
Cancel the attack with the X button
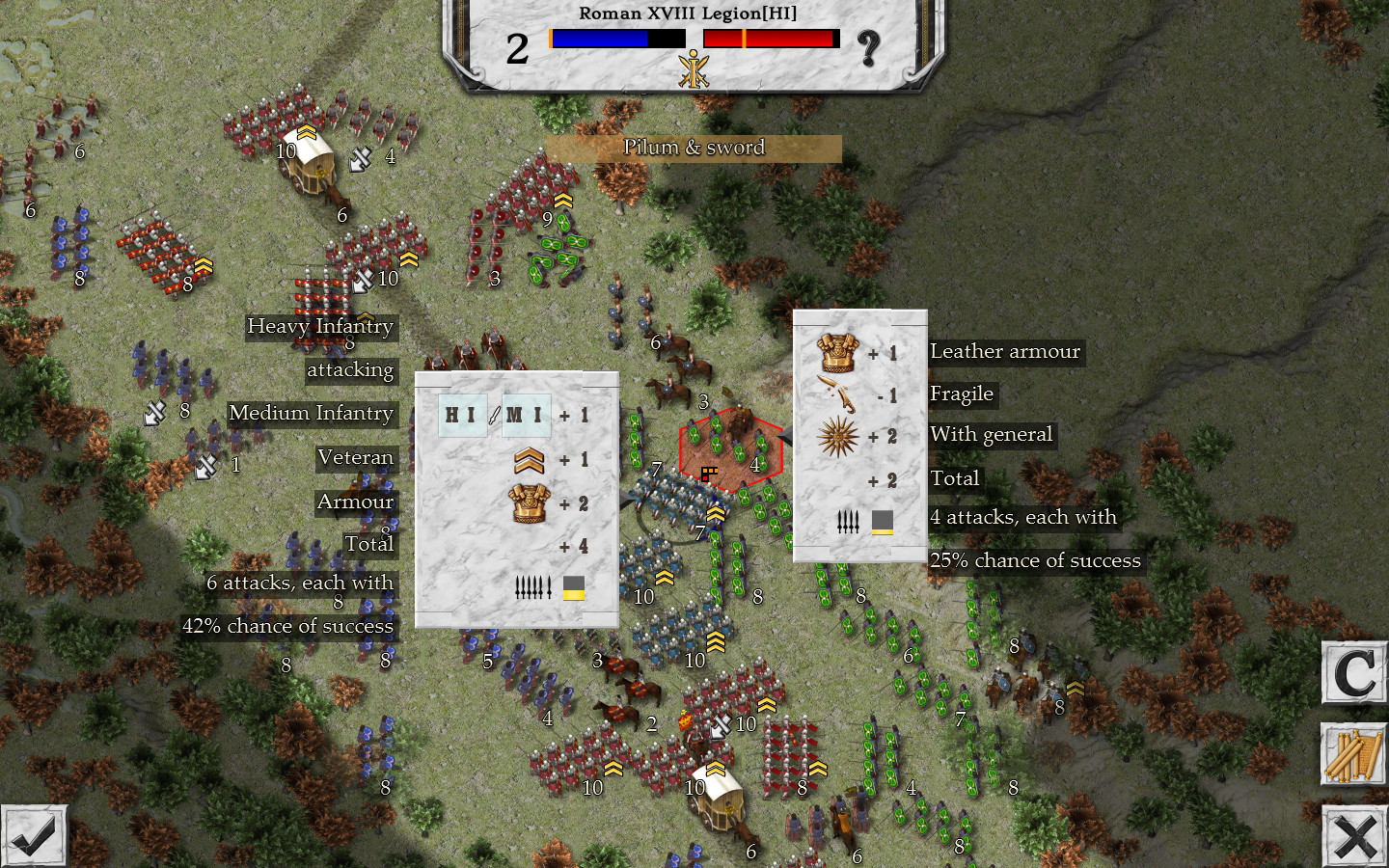(x=1354, y=835)
